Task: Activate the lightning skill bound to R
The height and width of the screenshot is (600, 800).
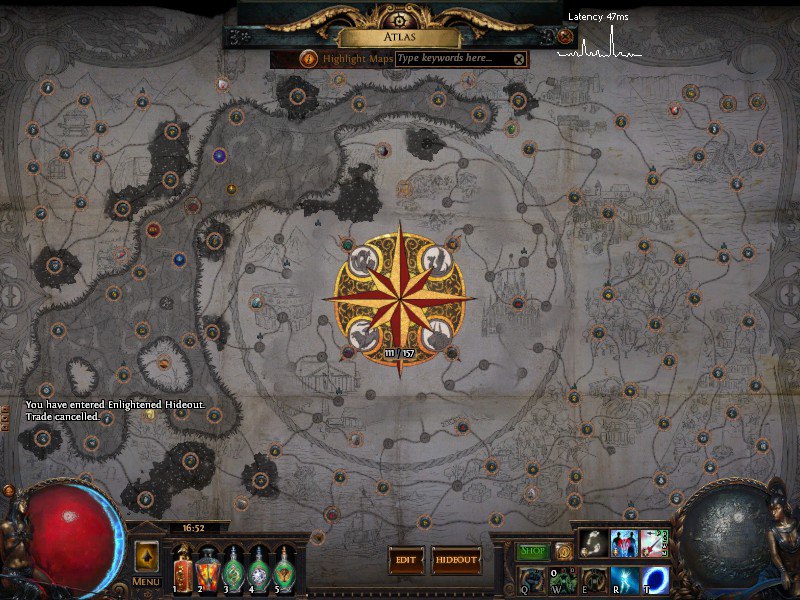Action: 624,578
